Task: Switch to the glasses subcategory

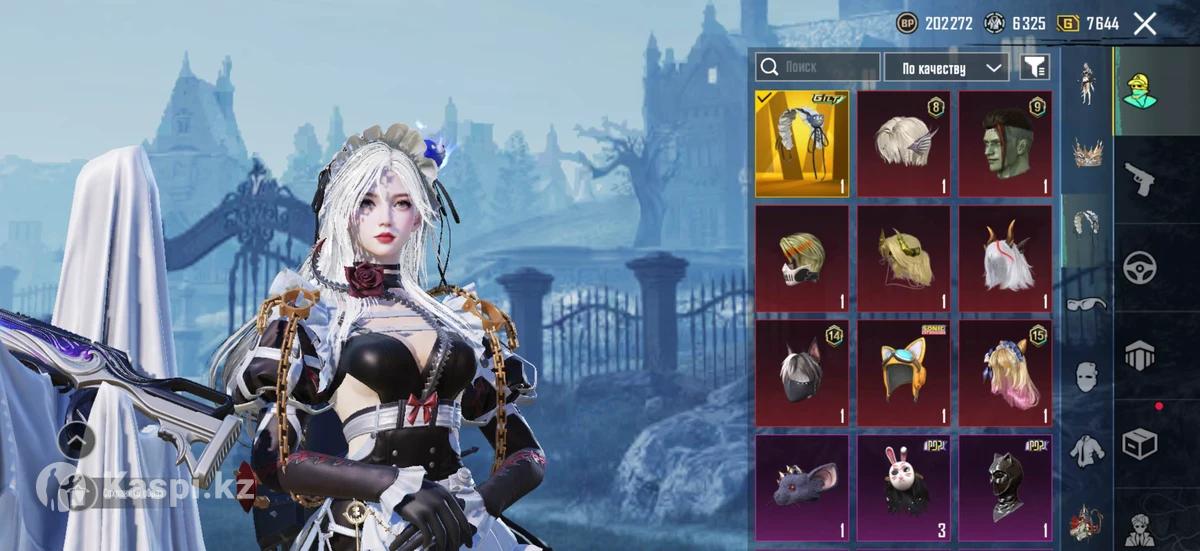Action: (1087, 304)
